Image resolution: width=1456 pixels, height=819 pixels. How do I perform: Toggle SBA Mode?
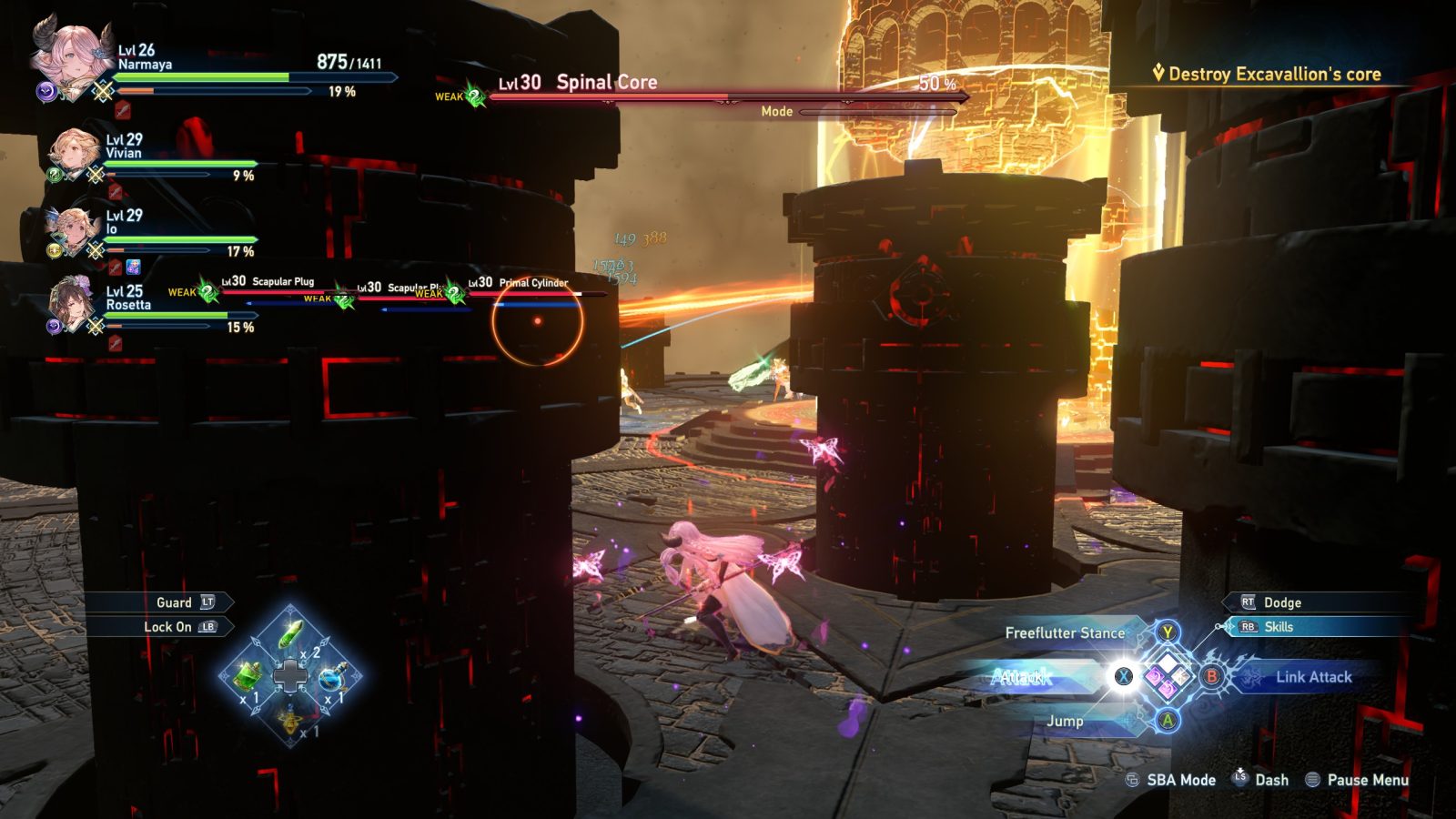[1180, 780]
